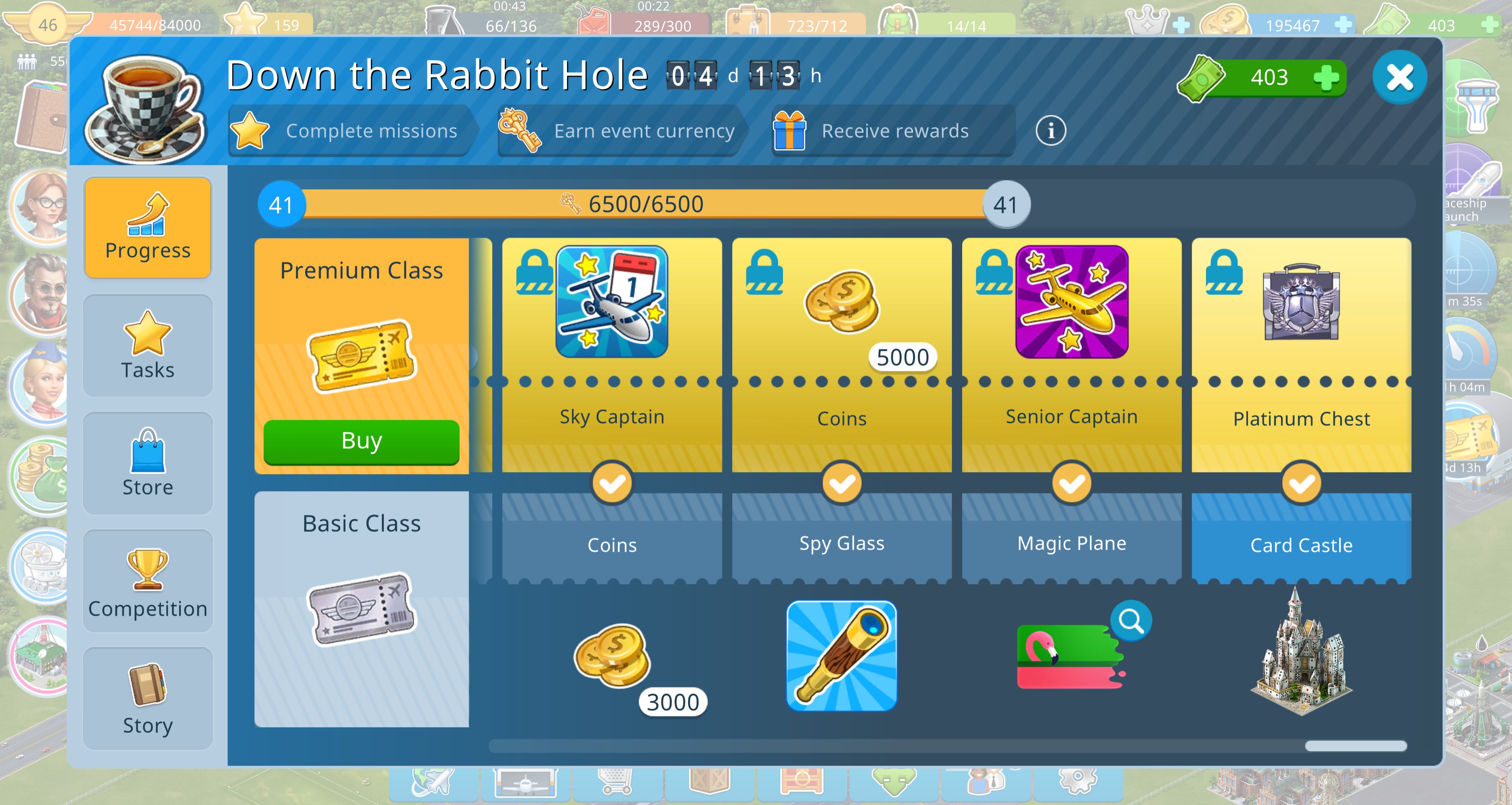Click the event info button
This screenshot has height=805, width=1512.
coord(1050,130)
